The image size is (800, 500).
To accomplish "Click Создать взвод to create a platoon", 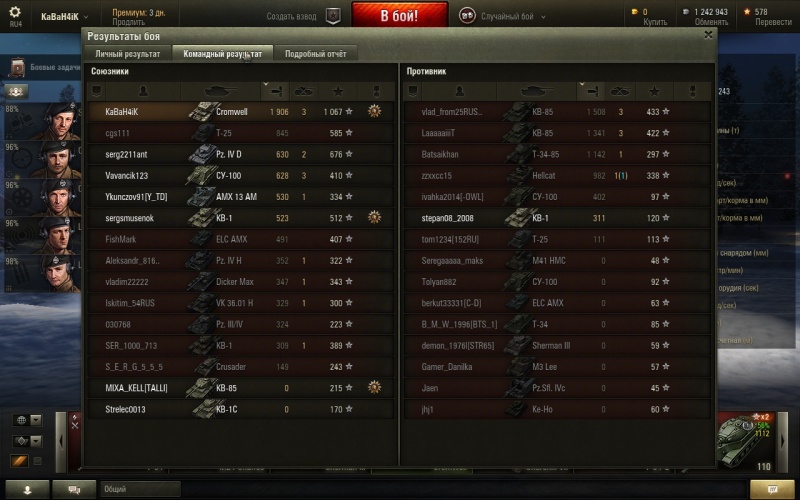I will click(x=291, y=17).
